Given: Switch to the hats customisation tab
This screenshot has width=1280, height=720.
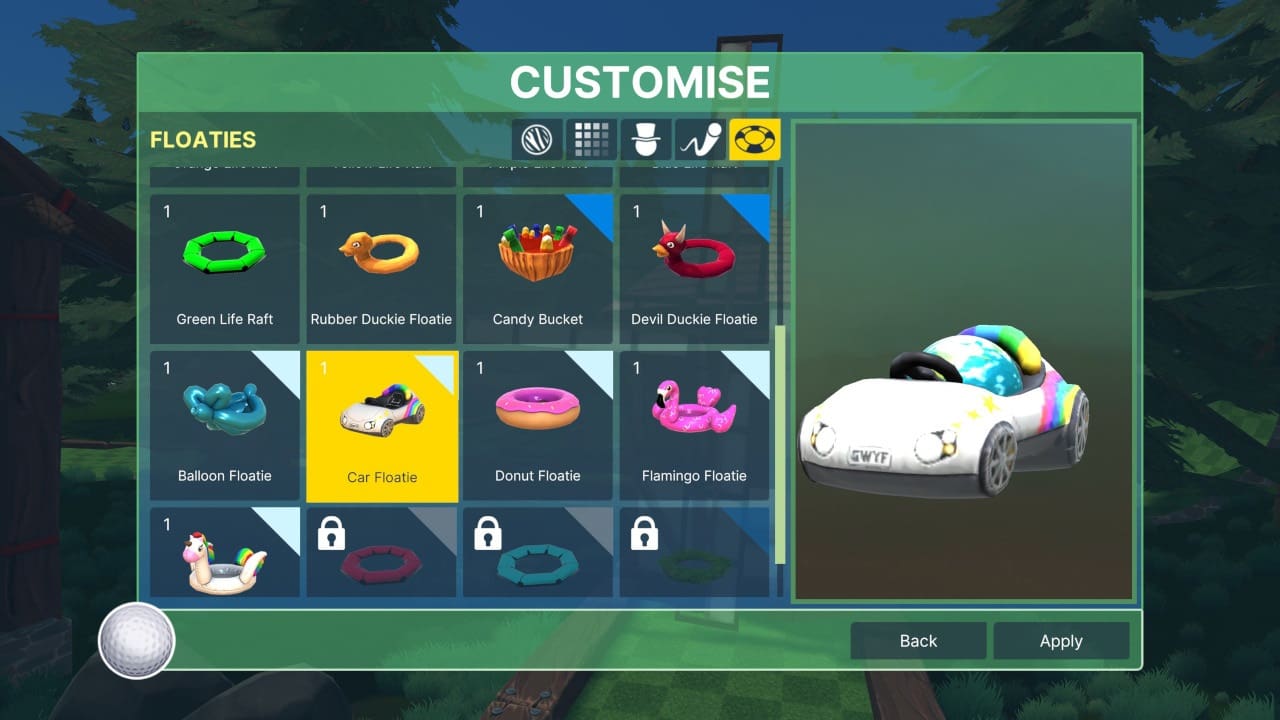Looking at the screenshot, I should (646, 139).
